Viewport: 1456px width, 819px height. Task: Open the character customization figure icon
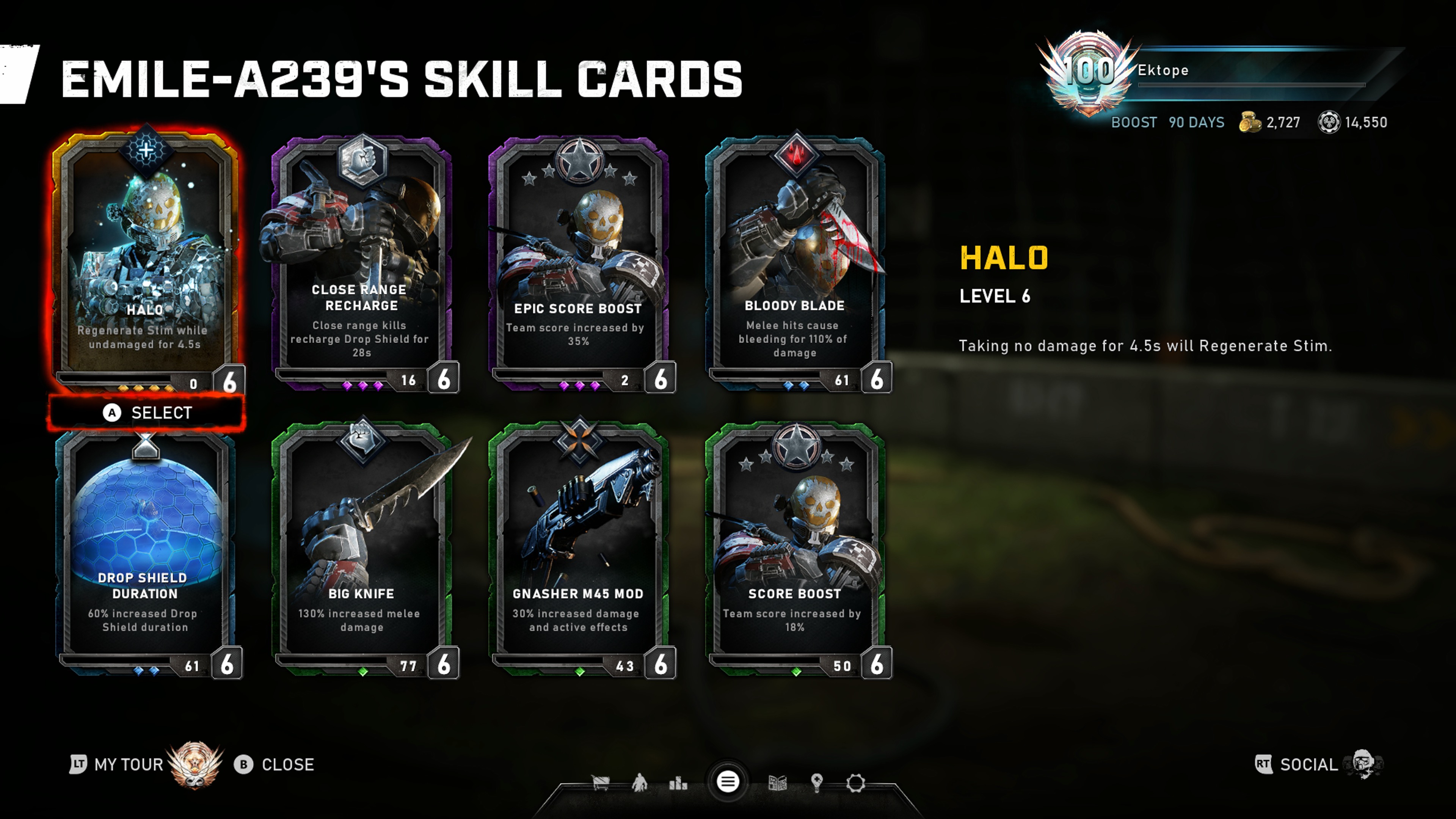pos(639,783)
